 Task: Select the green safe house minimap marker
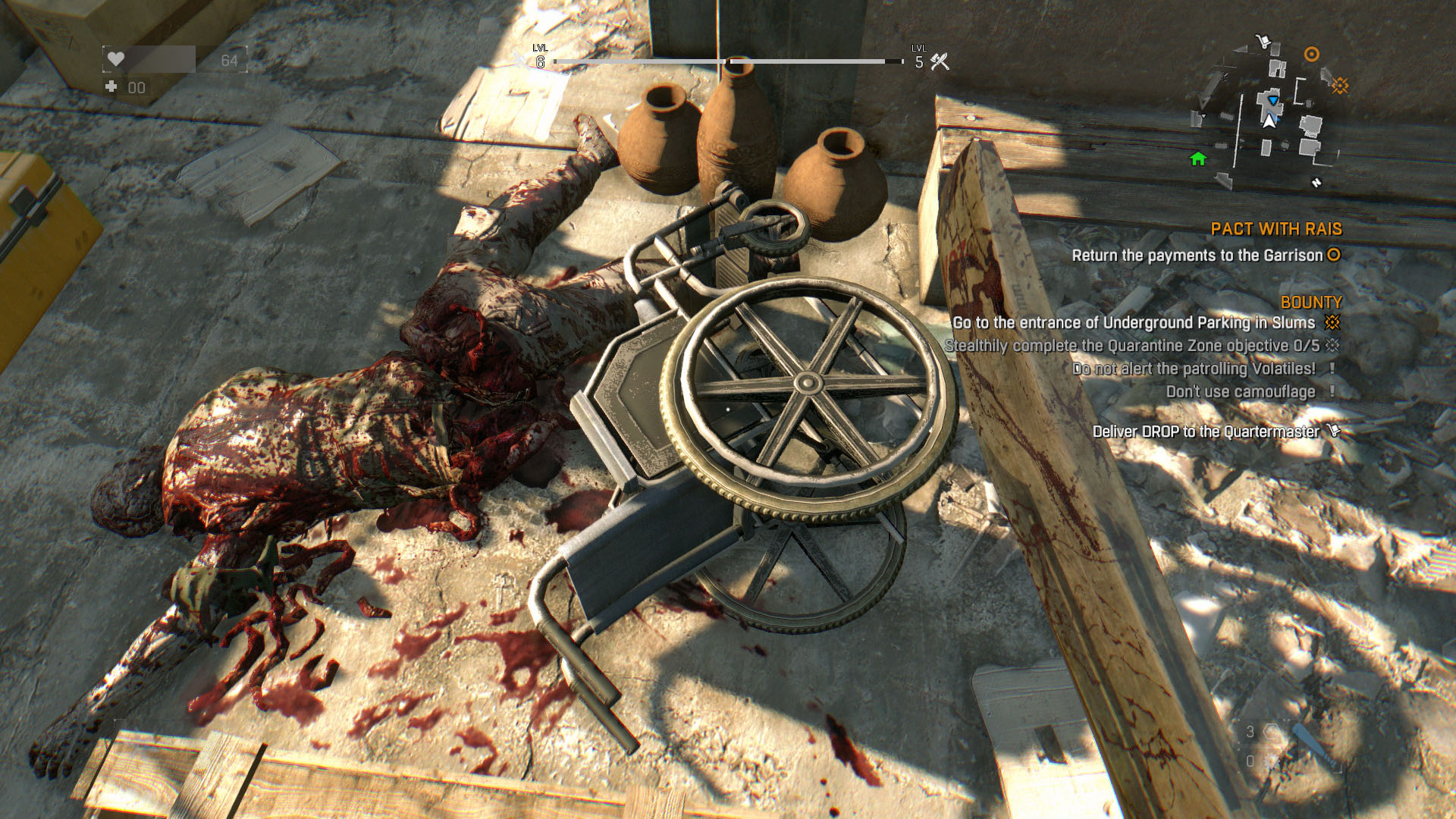(1198, 158)
